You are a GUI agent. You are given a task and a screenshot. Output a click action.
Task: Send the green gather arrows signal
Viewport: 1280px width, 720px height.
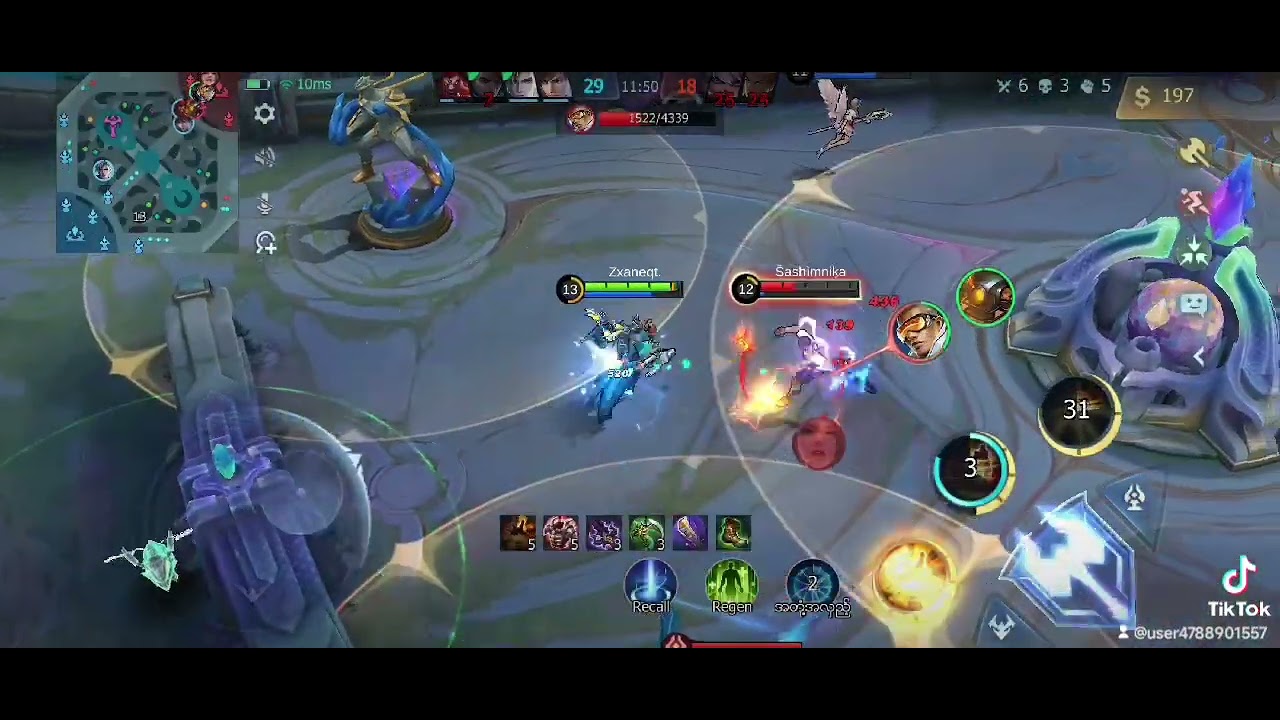[1194, 252]
